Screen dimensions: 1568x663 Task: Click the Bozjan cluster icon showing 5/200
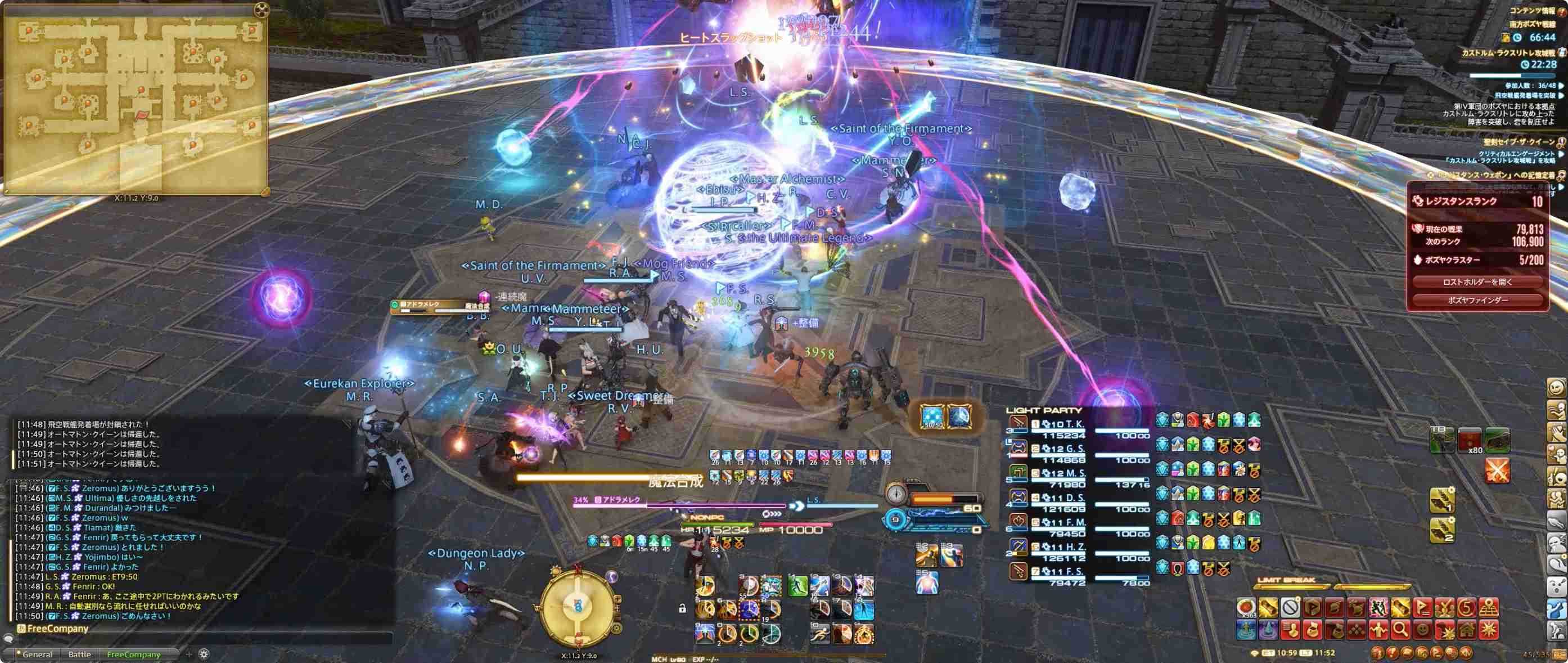click(1418, 261)
